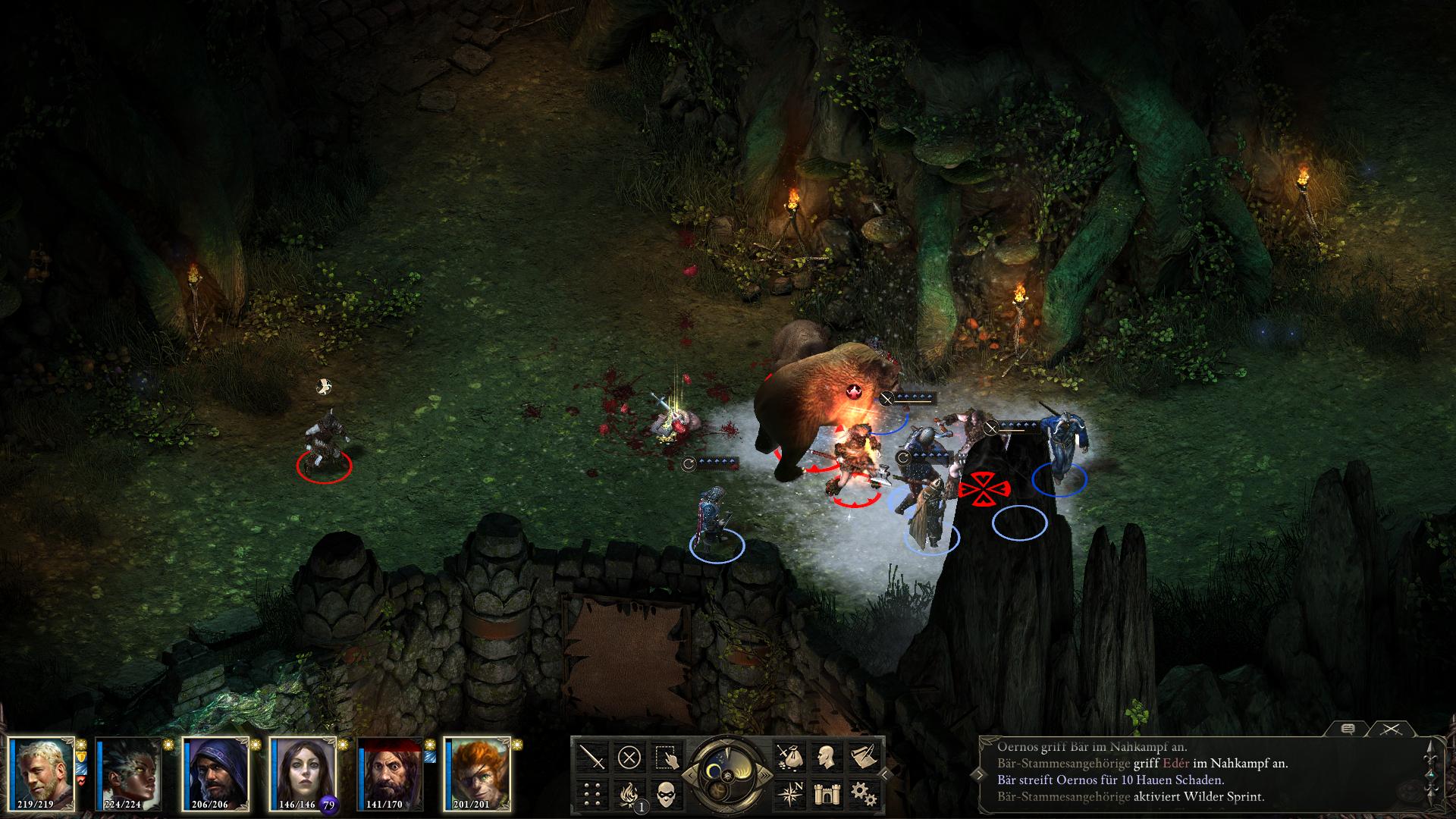Switch to the dialogue log speech-bubble tab

tap(1348, 729)
